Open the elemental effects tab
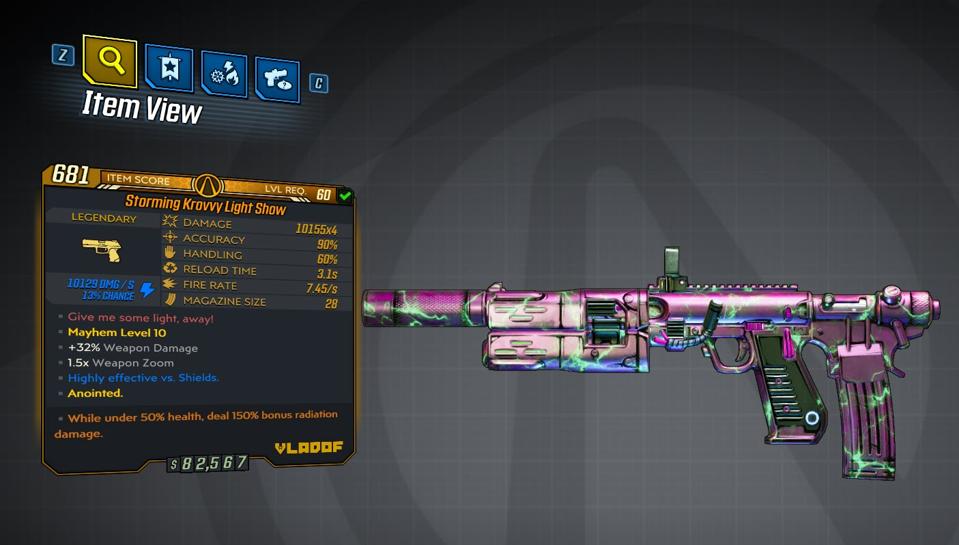The width and height of the screenshot is (959, 545). click(224, 75)
